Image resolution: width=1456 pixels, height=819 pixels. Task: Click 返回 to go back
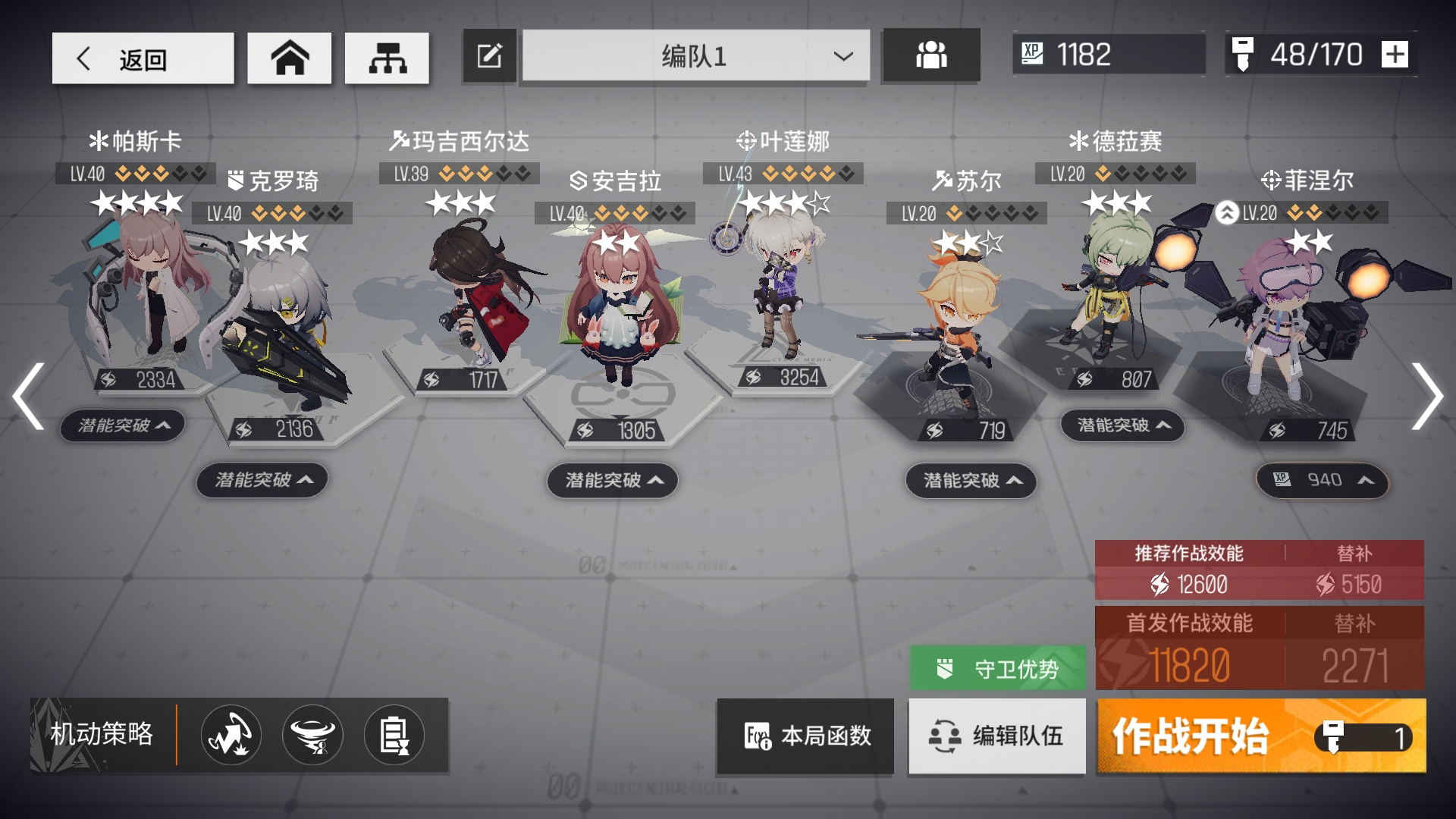[x=143, y=58]
